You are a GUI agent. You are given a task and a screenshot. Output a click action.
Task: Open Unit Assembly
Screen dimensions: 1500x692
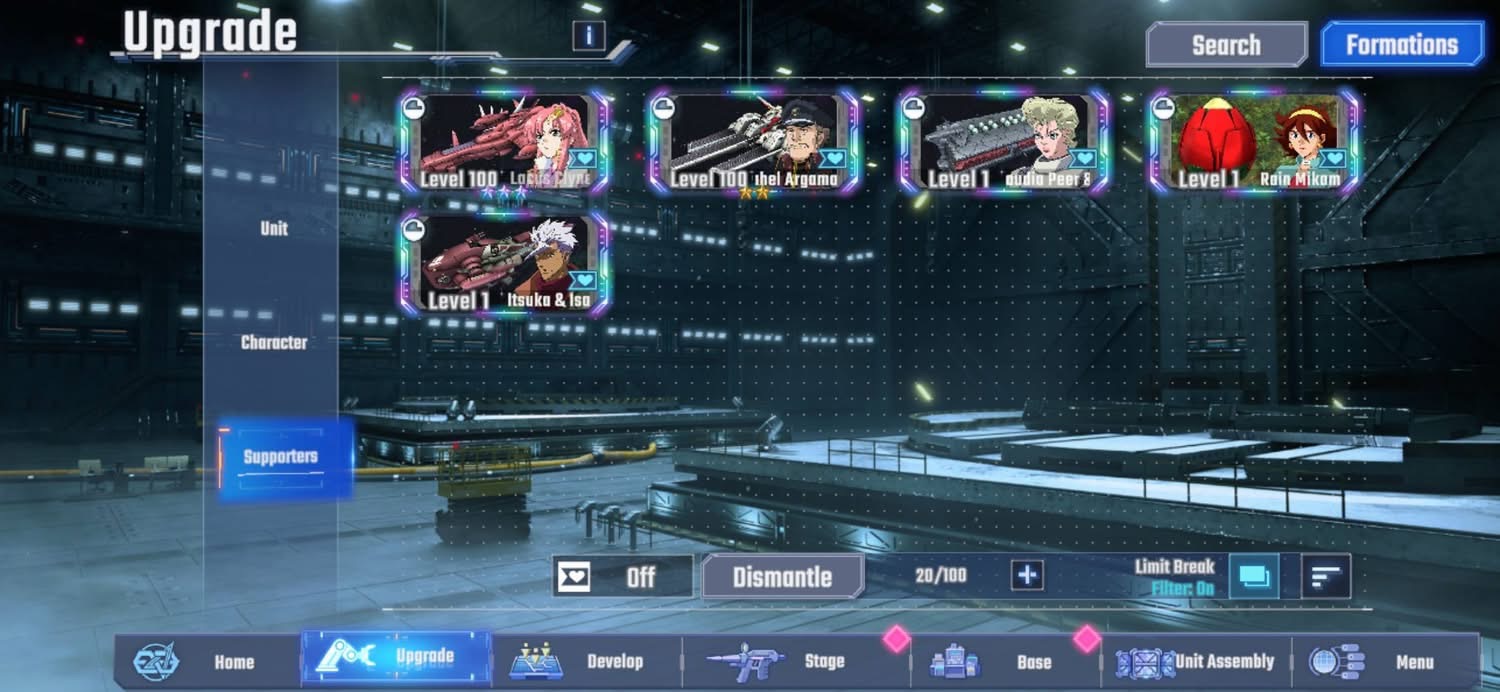pos(1197,661)
